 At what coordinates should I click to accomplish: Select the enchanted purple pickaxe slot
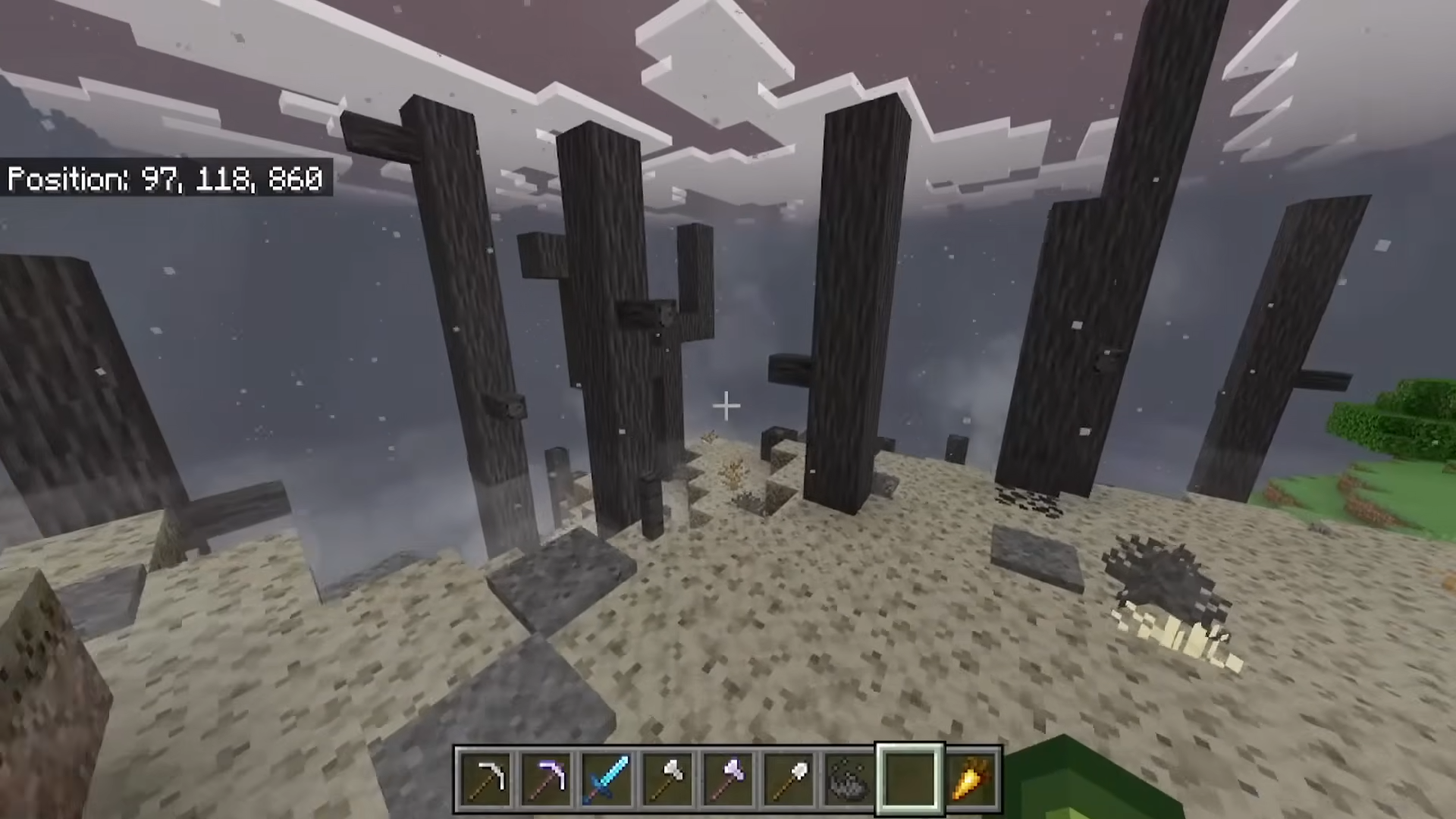click(546, 779)
